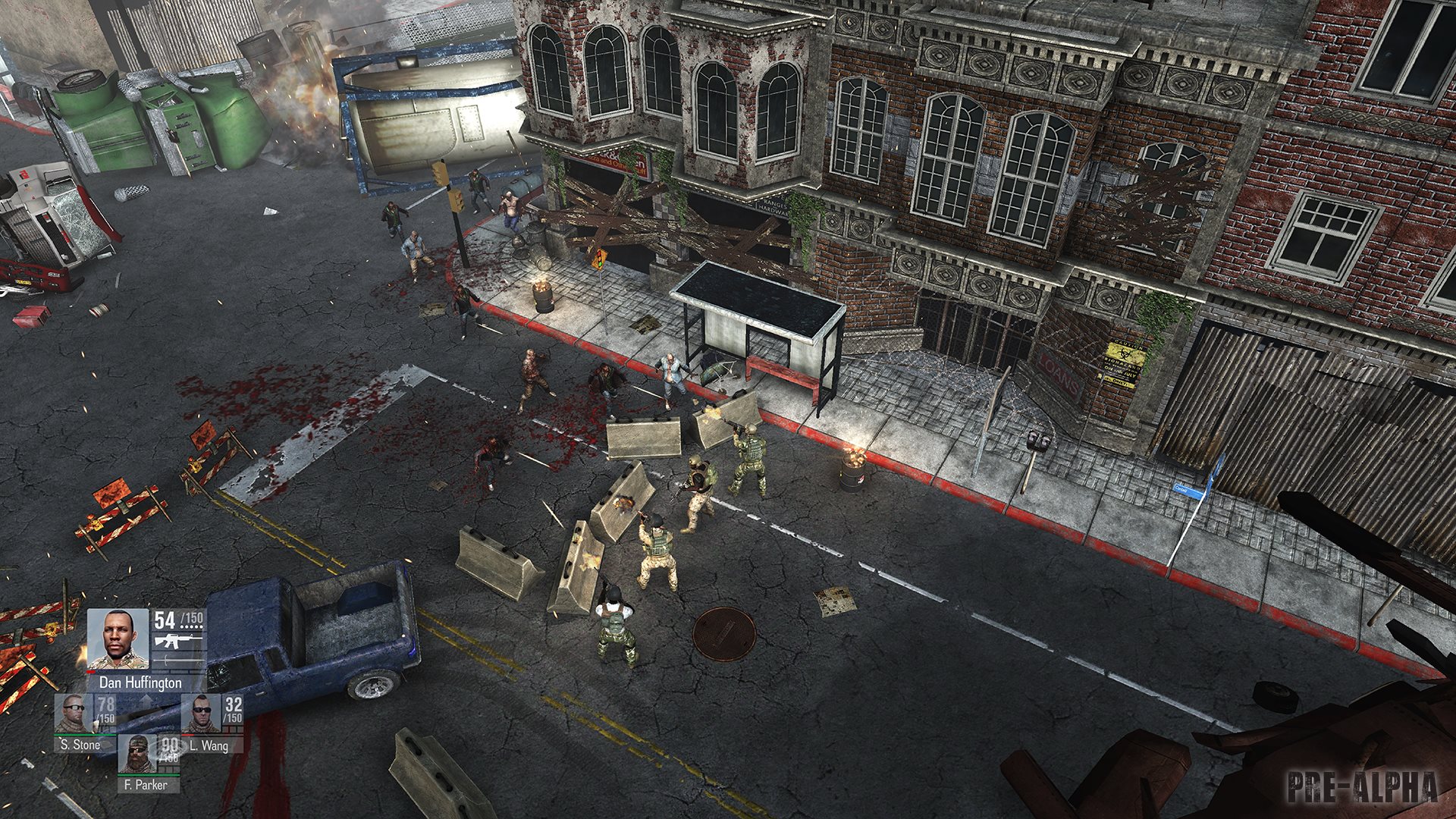Choose L. Wang's squad portrait

coord(200,713)
